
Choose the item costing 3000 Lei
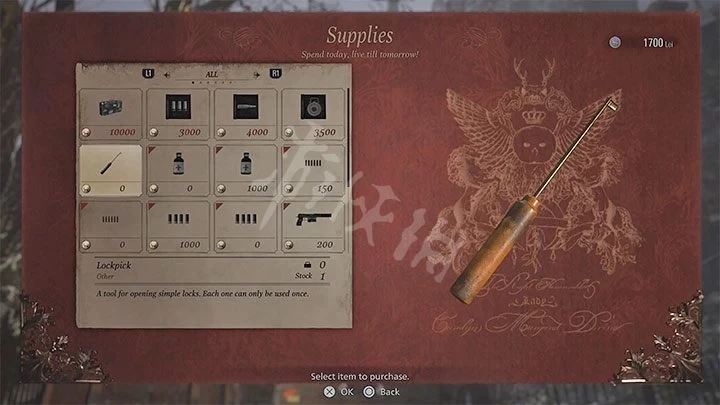pyautogui.click(x=179, y=114)
